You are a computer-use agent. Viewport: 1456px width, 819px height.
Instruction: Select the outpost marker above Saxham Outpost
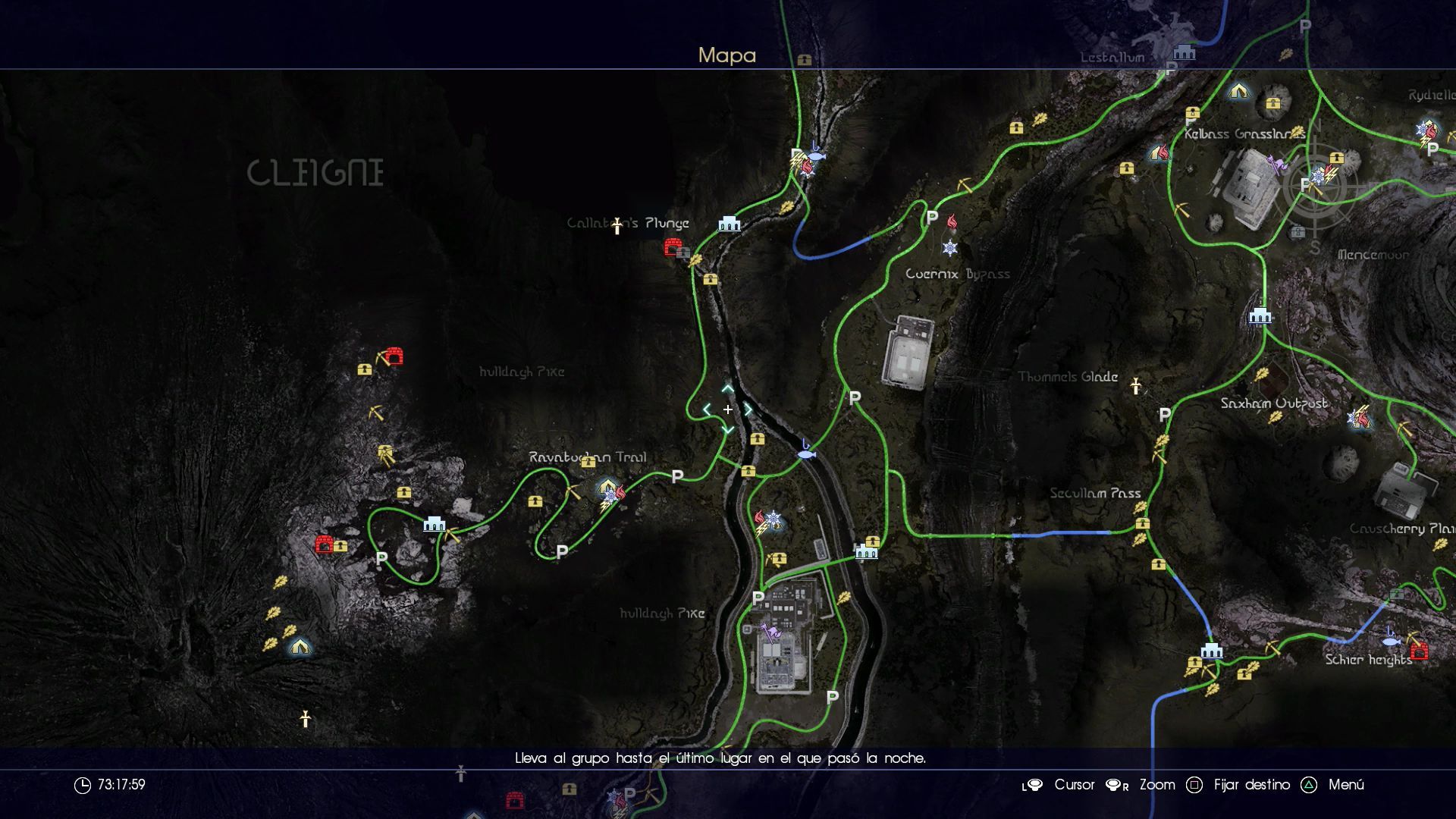tap(1260, 315)
